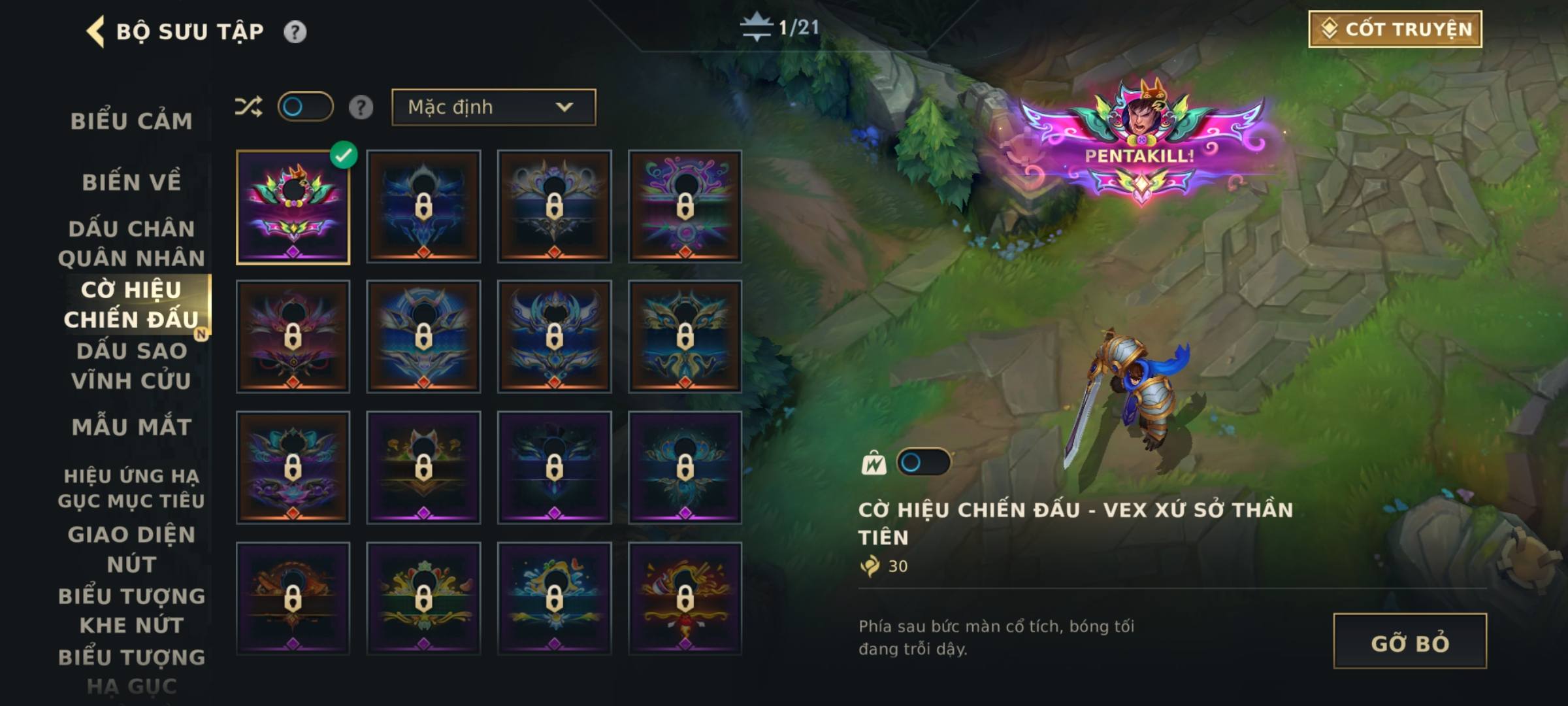Toggle the random shuffle switch
Viewport: 1568px width, 706px height.
(x=305, y=107)
